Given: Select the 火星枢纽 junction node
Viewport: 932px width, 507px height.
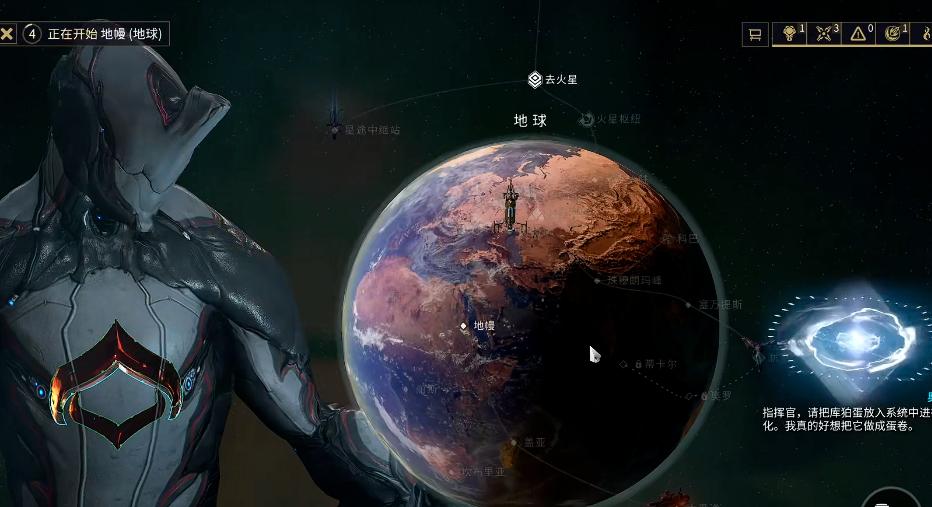Looking at the screenshot, I should pos(587,120).
